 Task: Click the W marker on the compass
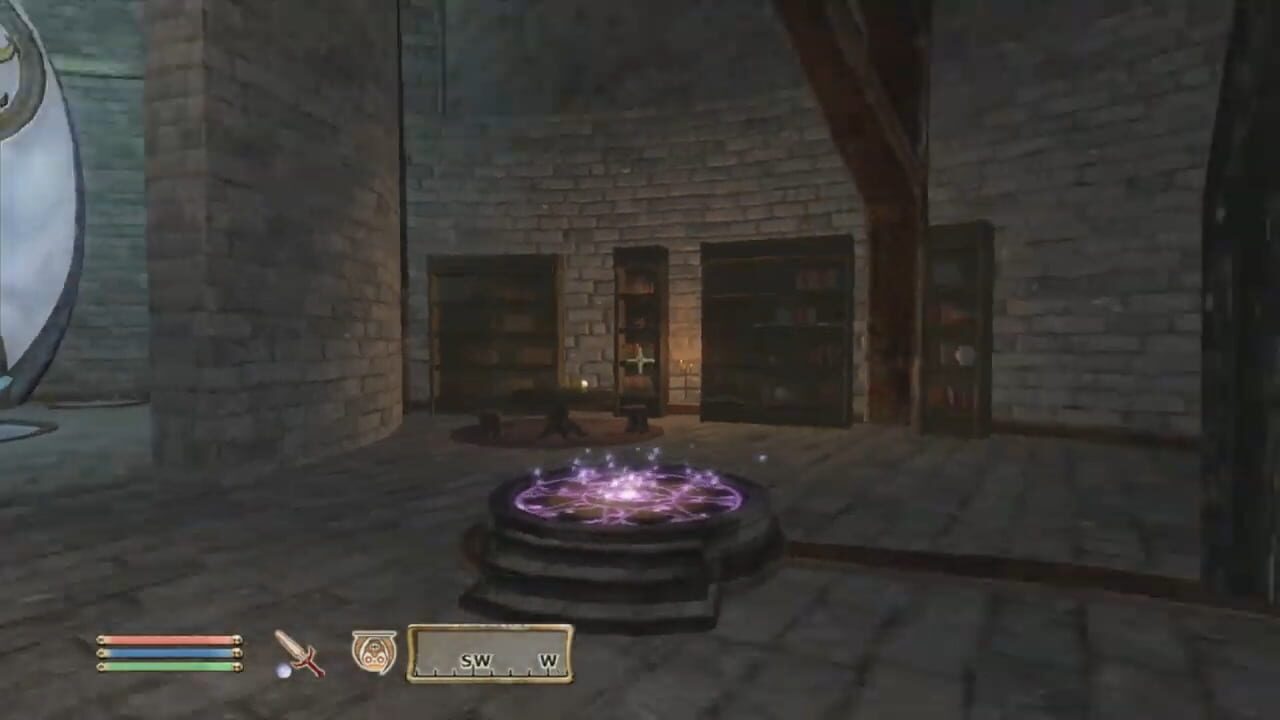tap(548, 661)
